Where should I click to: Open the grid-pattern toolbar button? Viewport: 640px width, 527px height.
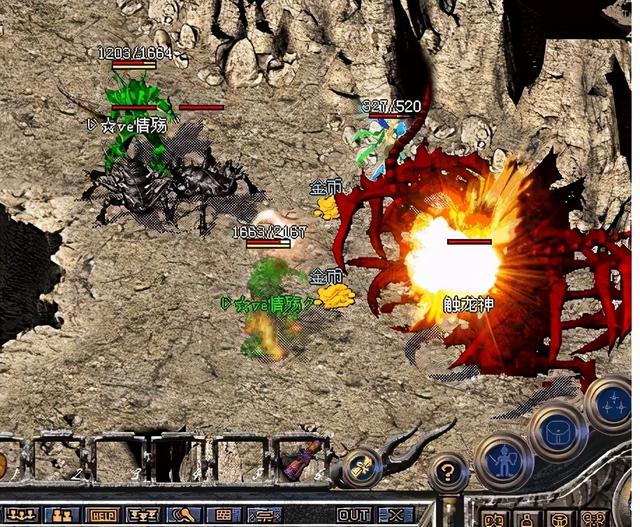pos(223,515)
